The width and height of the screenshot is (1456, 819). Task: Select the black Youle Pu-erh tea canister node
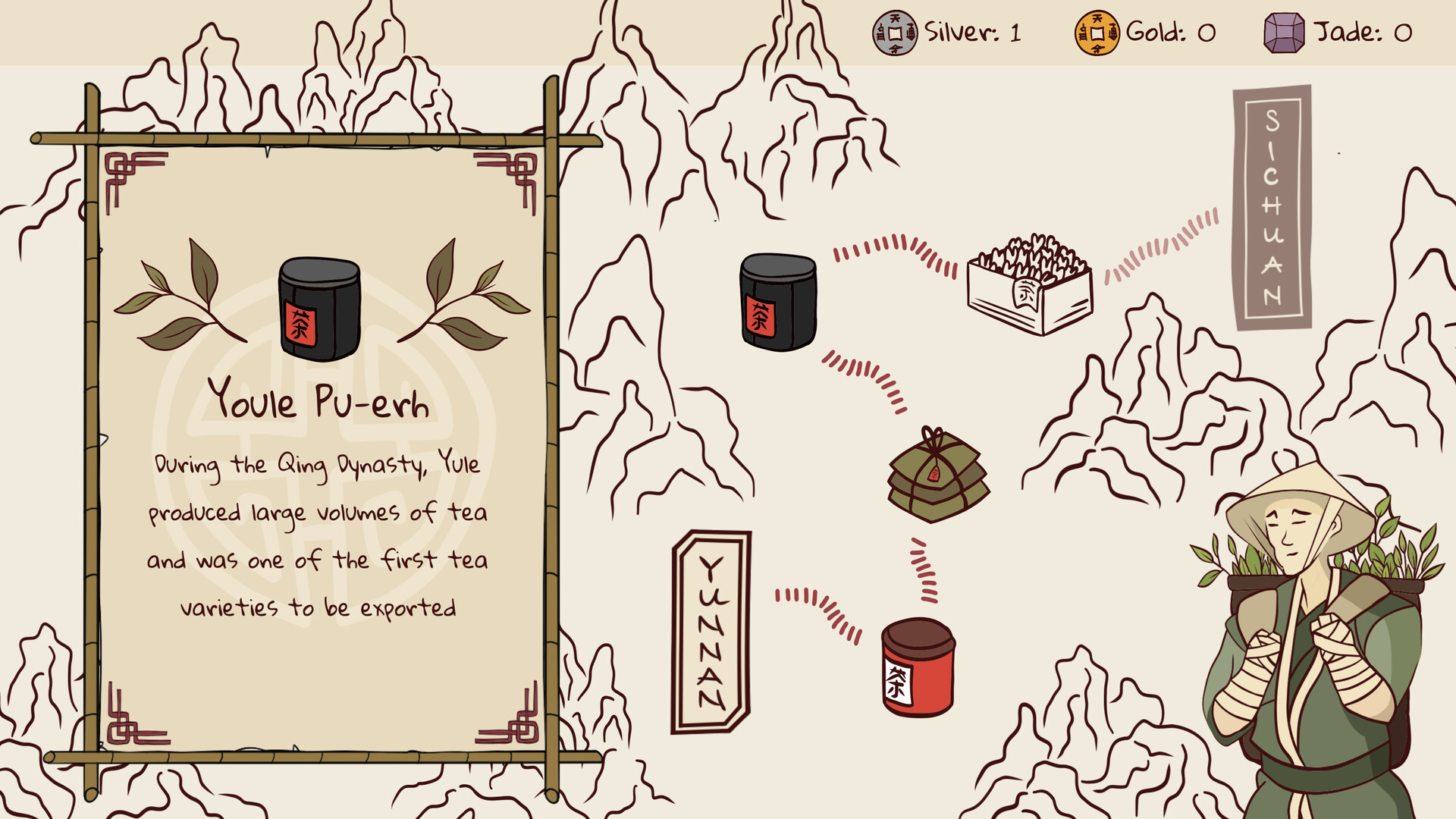[777, 303]
